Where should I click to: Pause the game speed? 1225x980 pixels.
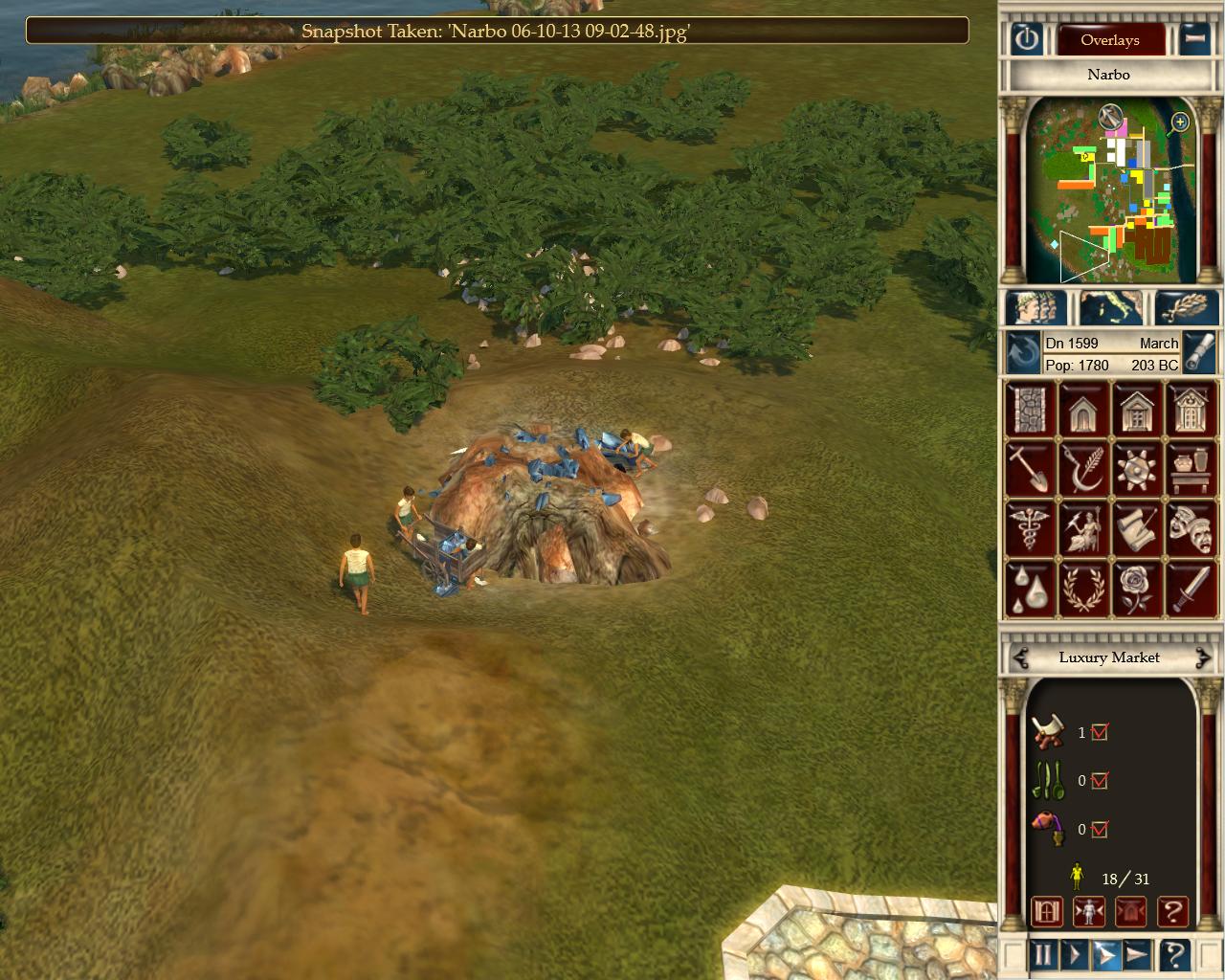[x=1042, y=954]
